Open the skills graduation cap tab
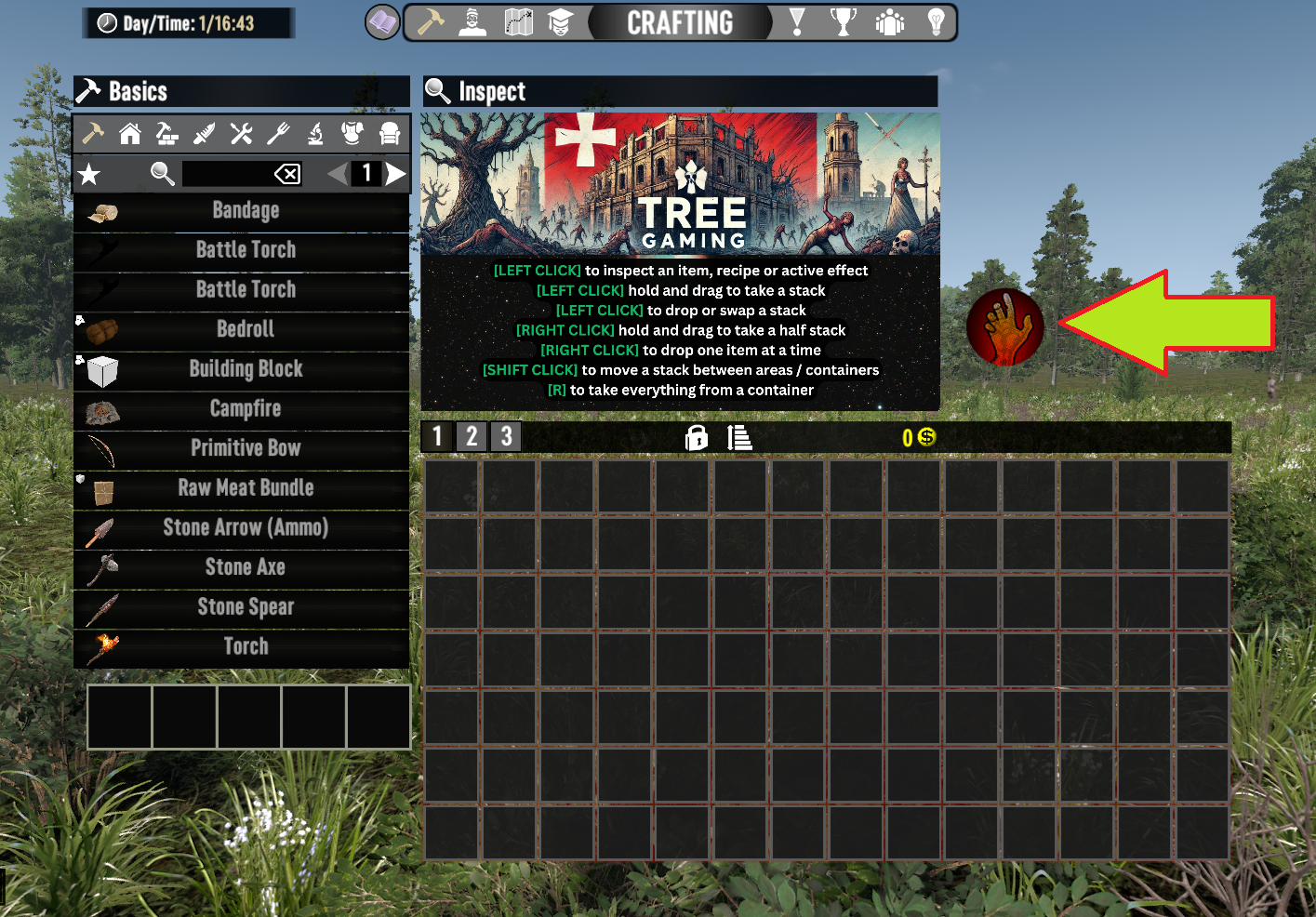Viewport: 1316px width, 917px height. click(x=560, y=22)
